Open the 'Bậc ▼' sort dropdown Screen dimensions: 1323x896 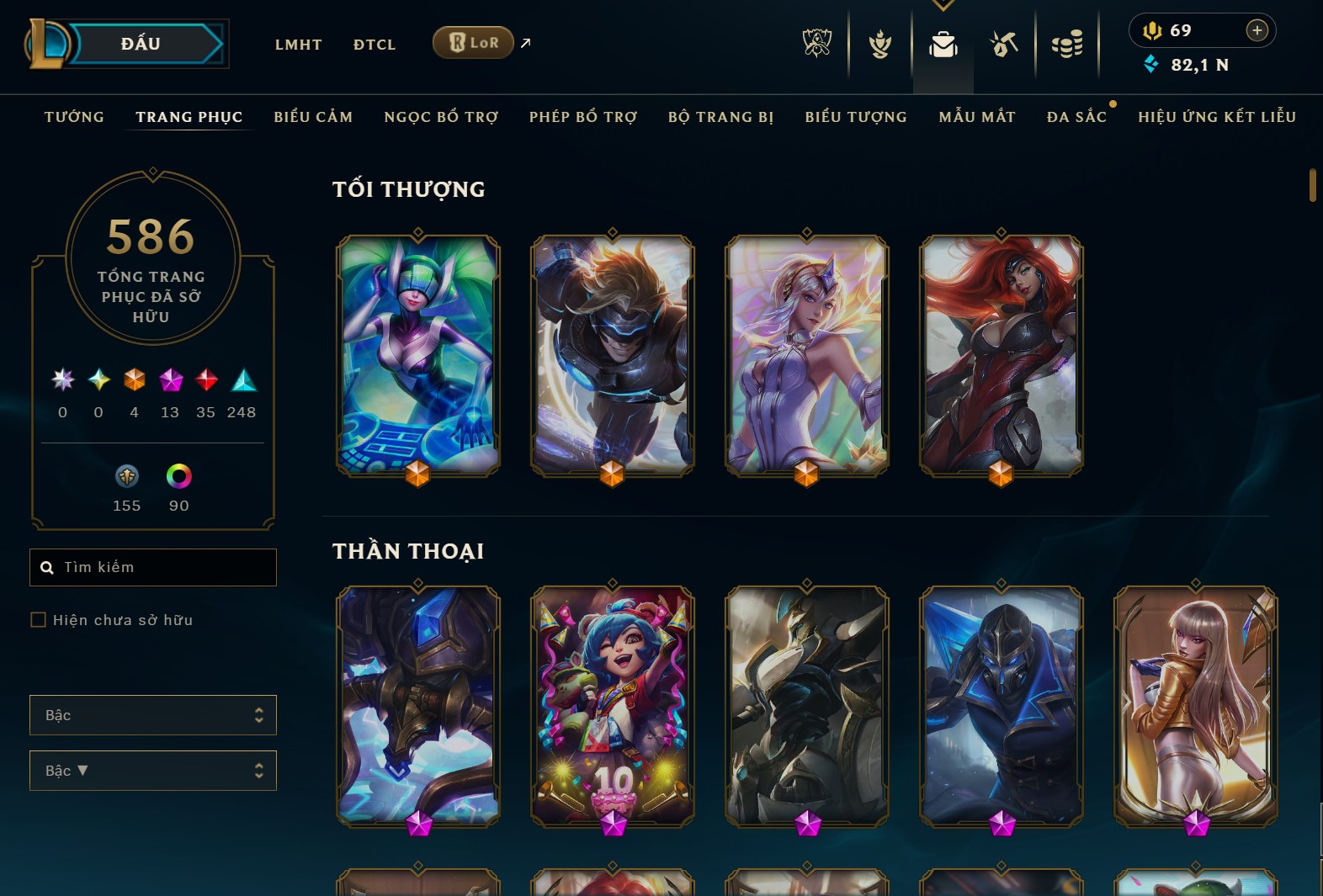(x=152, y=770)
